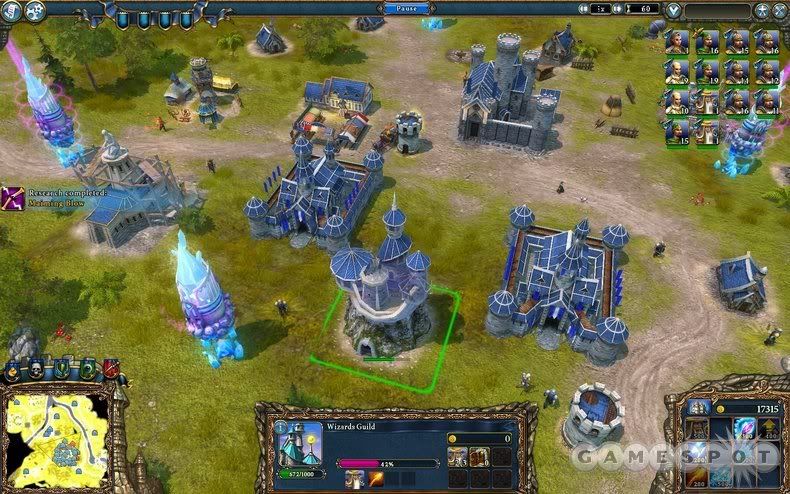Select the red sword attack flag

[x=110, y=369]
